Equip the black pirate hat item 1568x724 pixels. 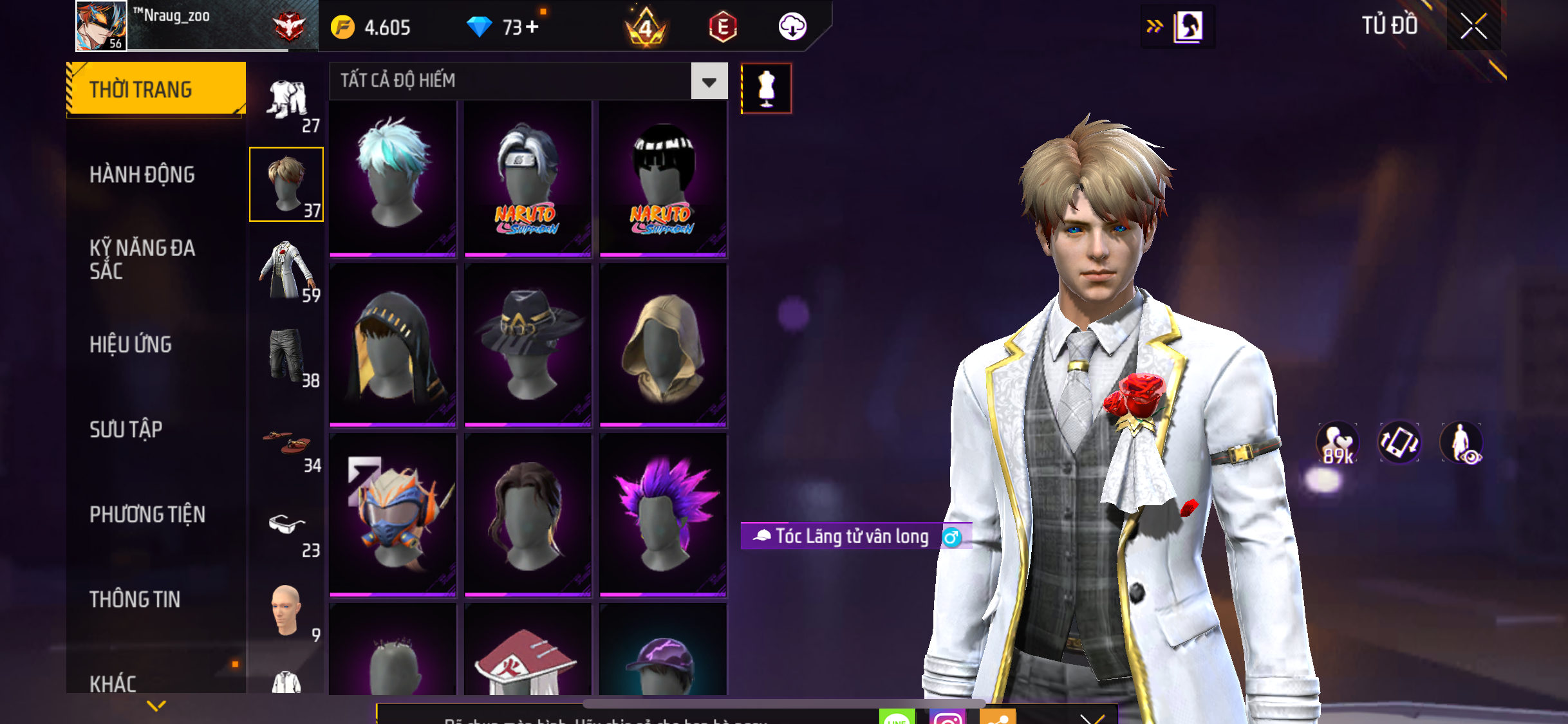[528, 346]
